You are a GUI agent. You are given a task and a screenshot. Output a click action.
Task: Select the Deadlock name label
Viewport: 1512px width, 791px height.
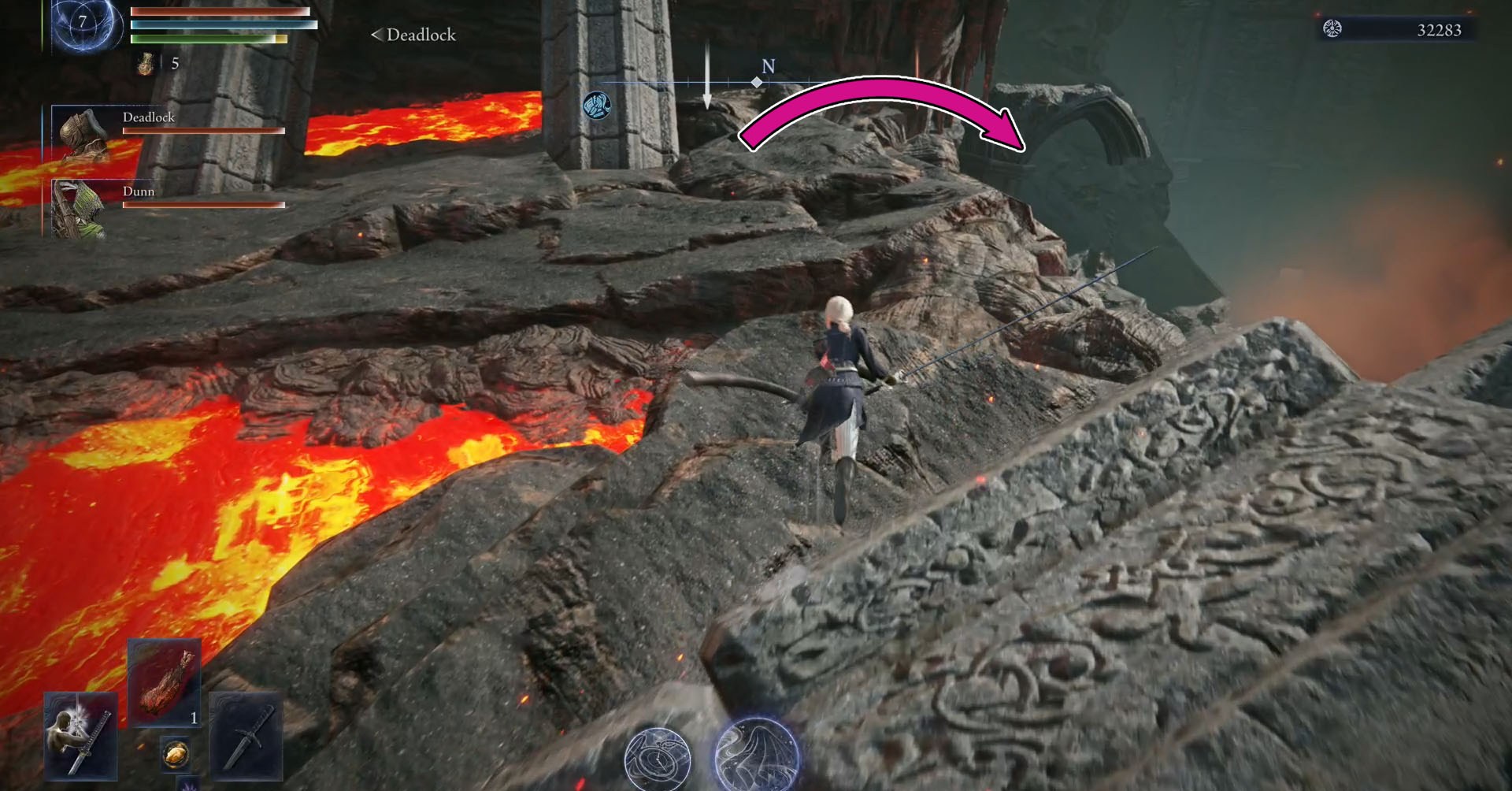150,117
